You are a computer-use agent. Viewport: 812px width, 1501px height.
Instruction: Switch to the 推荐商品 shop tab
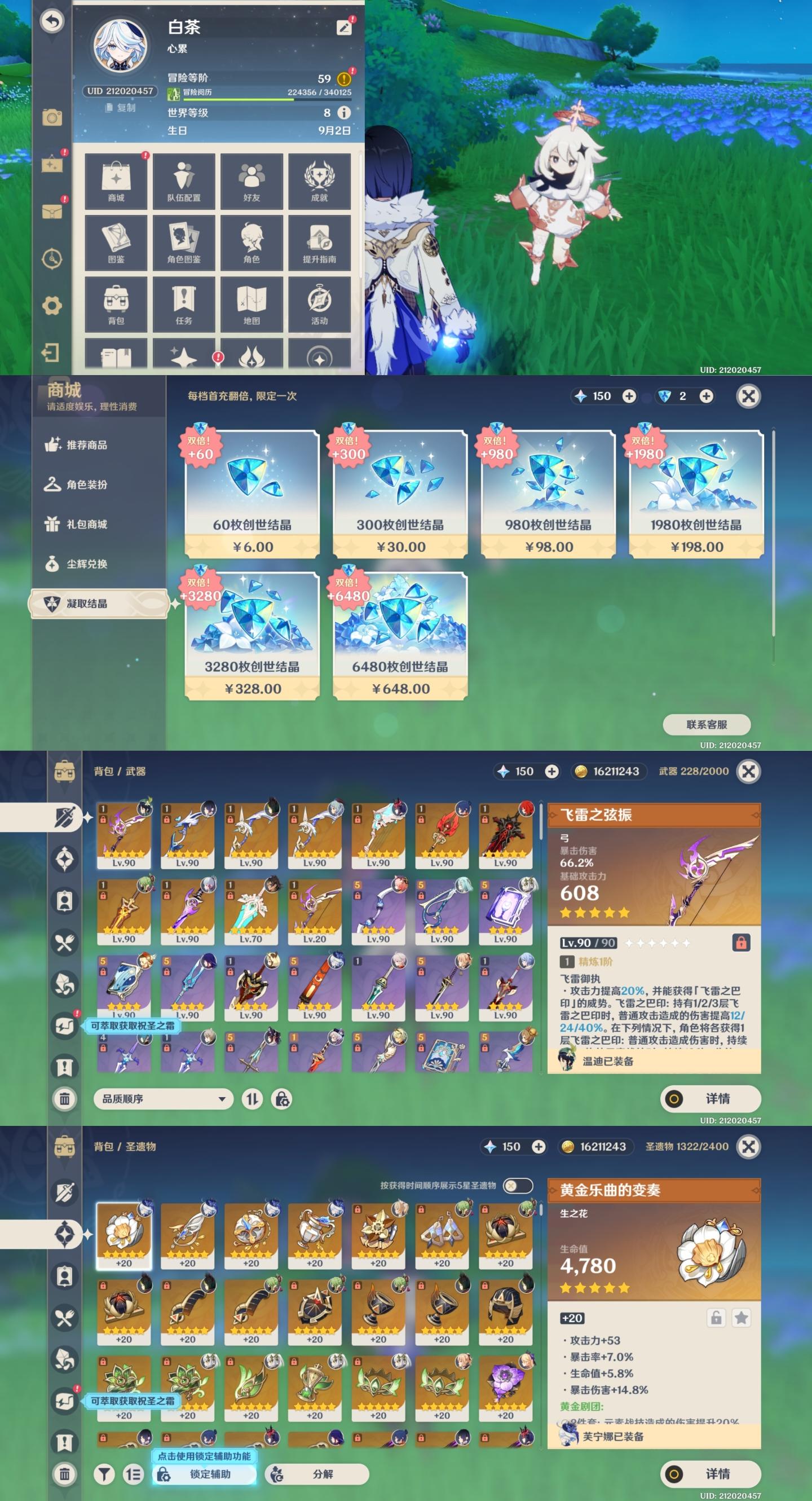(x=86, y=445)
